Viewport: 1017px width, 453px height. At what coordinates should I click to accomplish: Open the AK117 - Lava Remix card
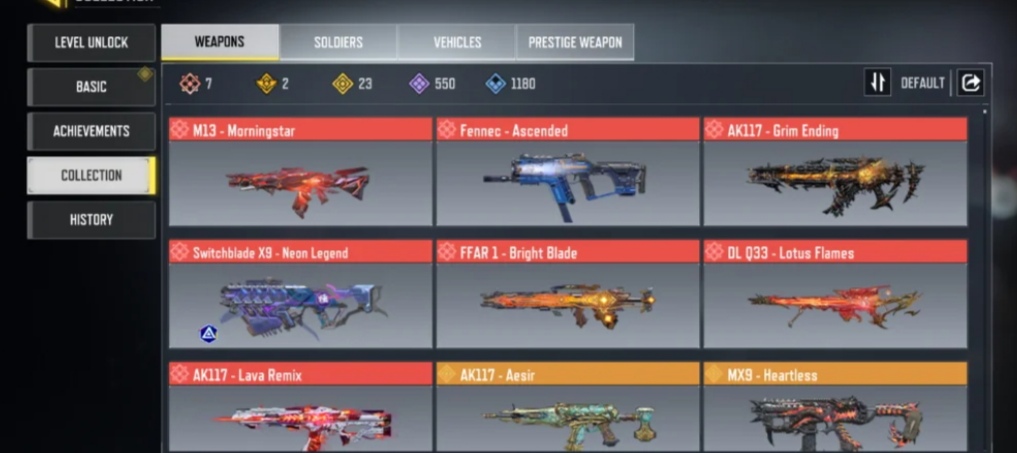pyautogui.click(x=300, y=408)
